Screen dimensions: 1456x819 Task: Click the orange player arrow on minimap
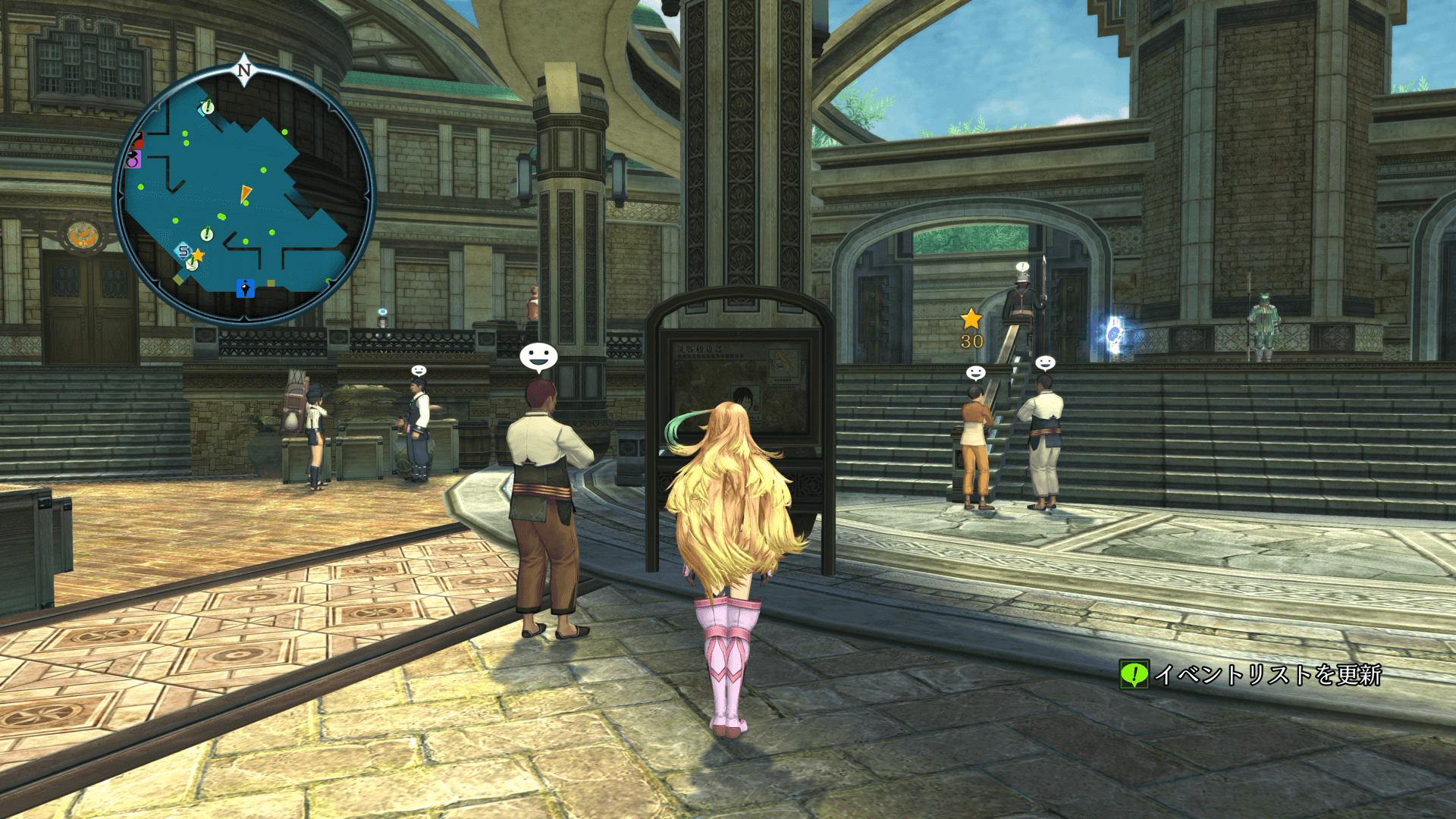coord(246,193)
